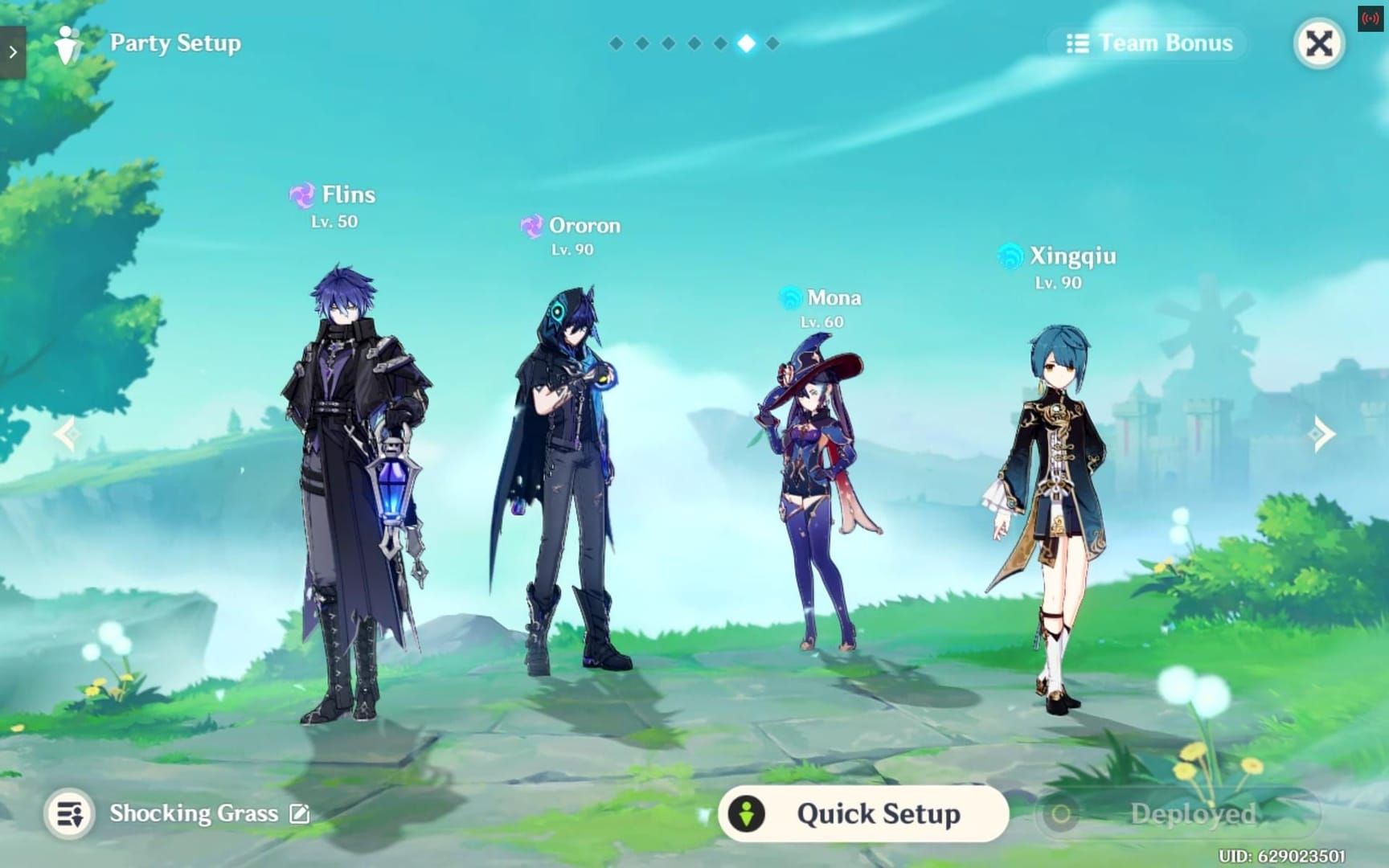
Task: Jump to the last party page dot
Action: [x=772, y=43]
